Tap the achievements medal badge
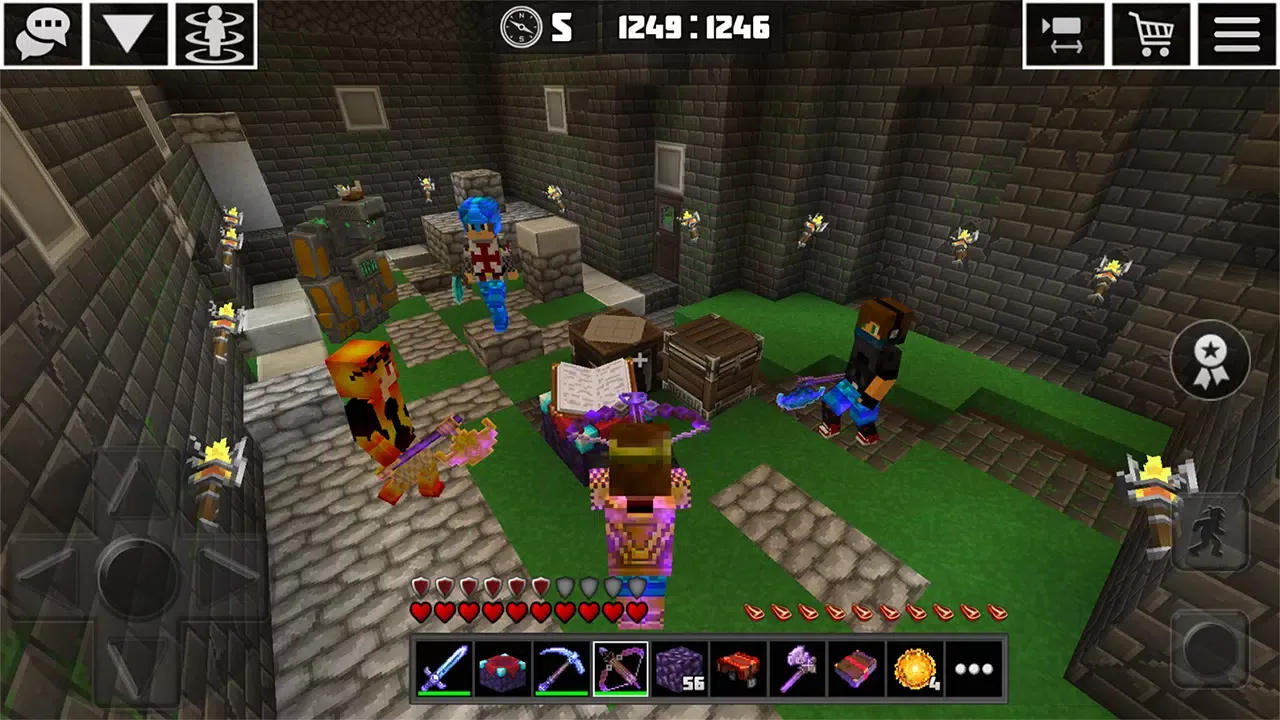The width and height of the screenshot is (1280, 720). (1209, 361)
